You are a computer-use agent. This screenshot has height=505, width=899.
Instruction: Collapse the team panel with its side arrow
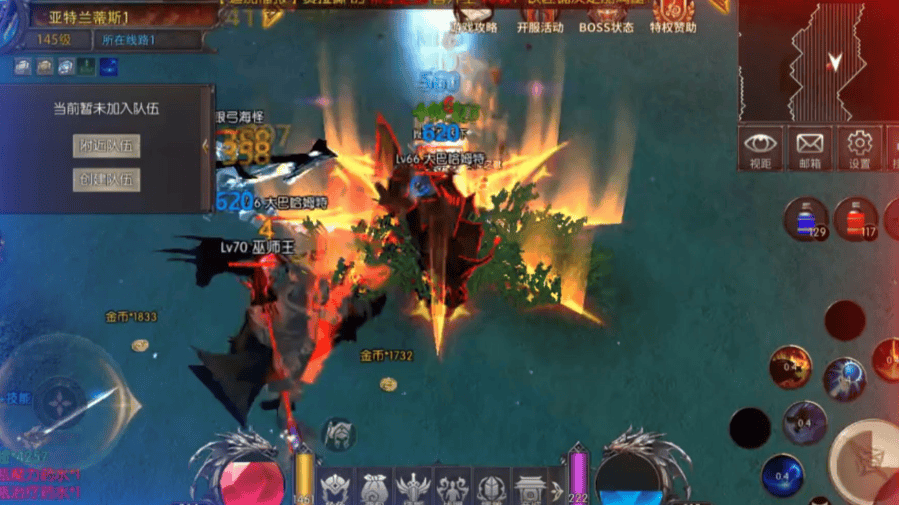(206, 147)
